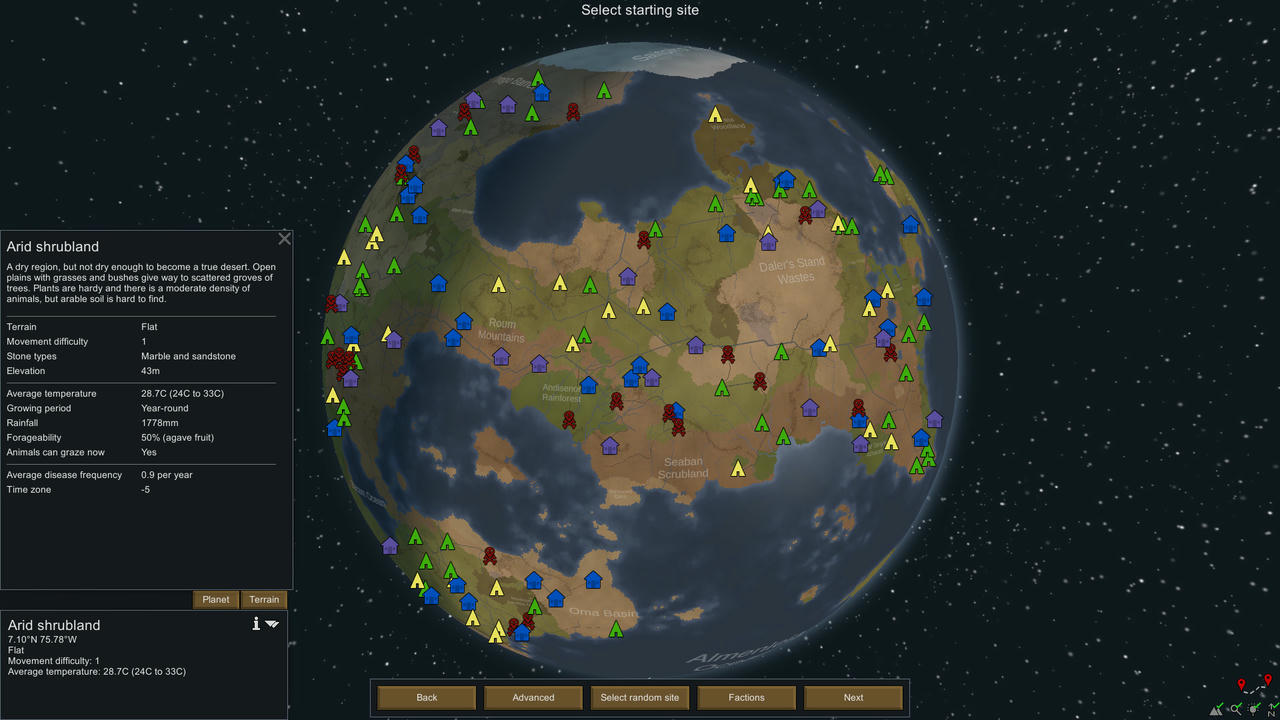The width and height of the screenshot is (1280, 720).
Task: Switch to the Terrain tab
Action: [x=263, y=599]
